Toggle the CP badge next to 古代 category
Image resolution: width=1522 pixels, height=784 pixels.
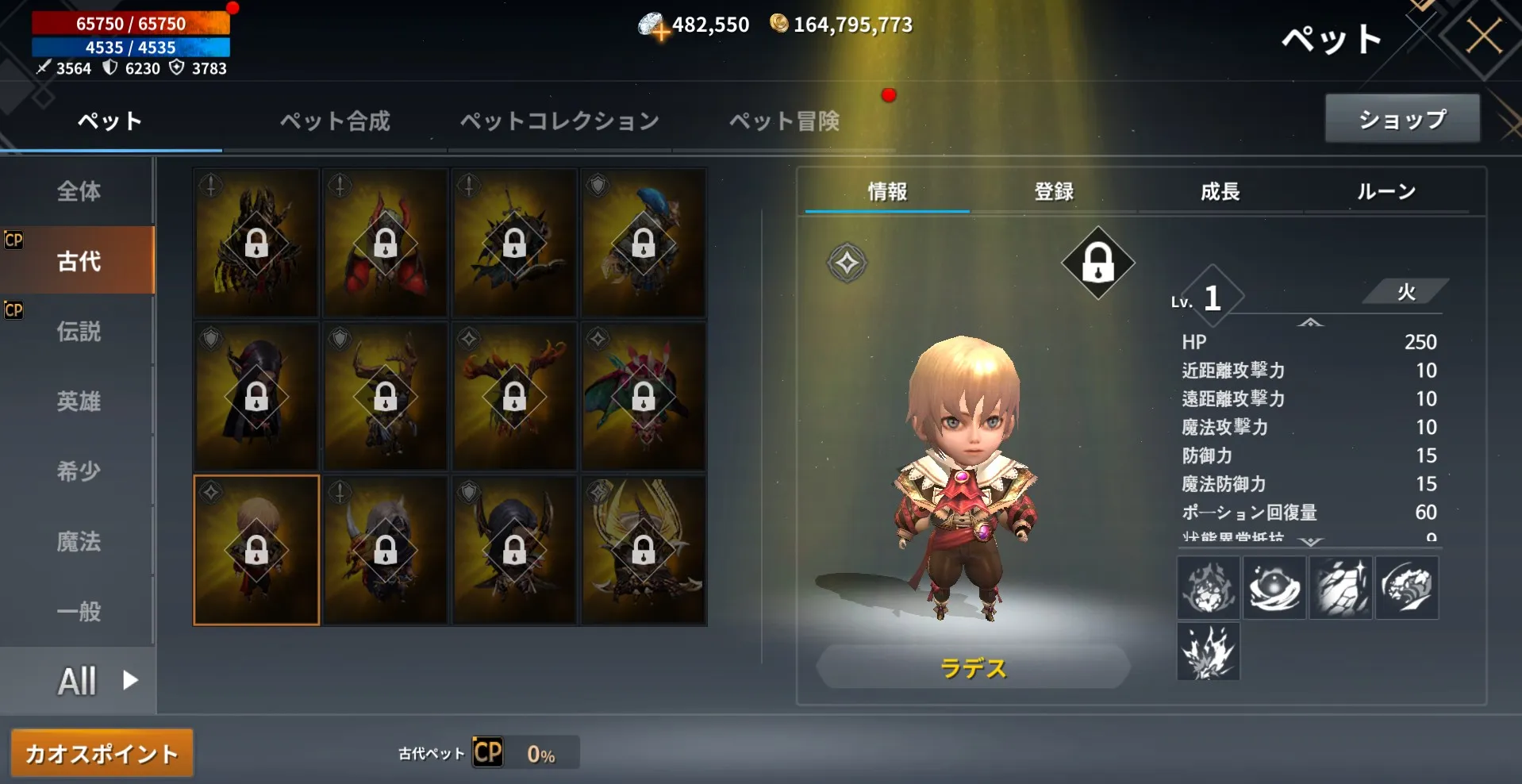click(x=13, y=240)
